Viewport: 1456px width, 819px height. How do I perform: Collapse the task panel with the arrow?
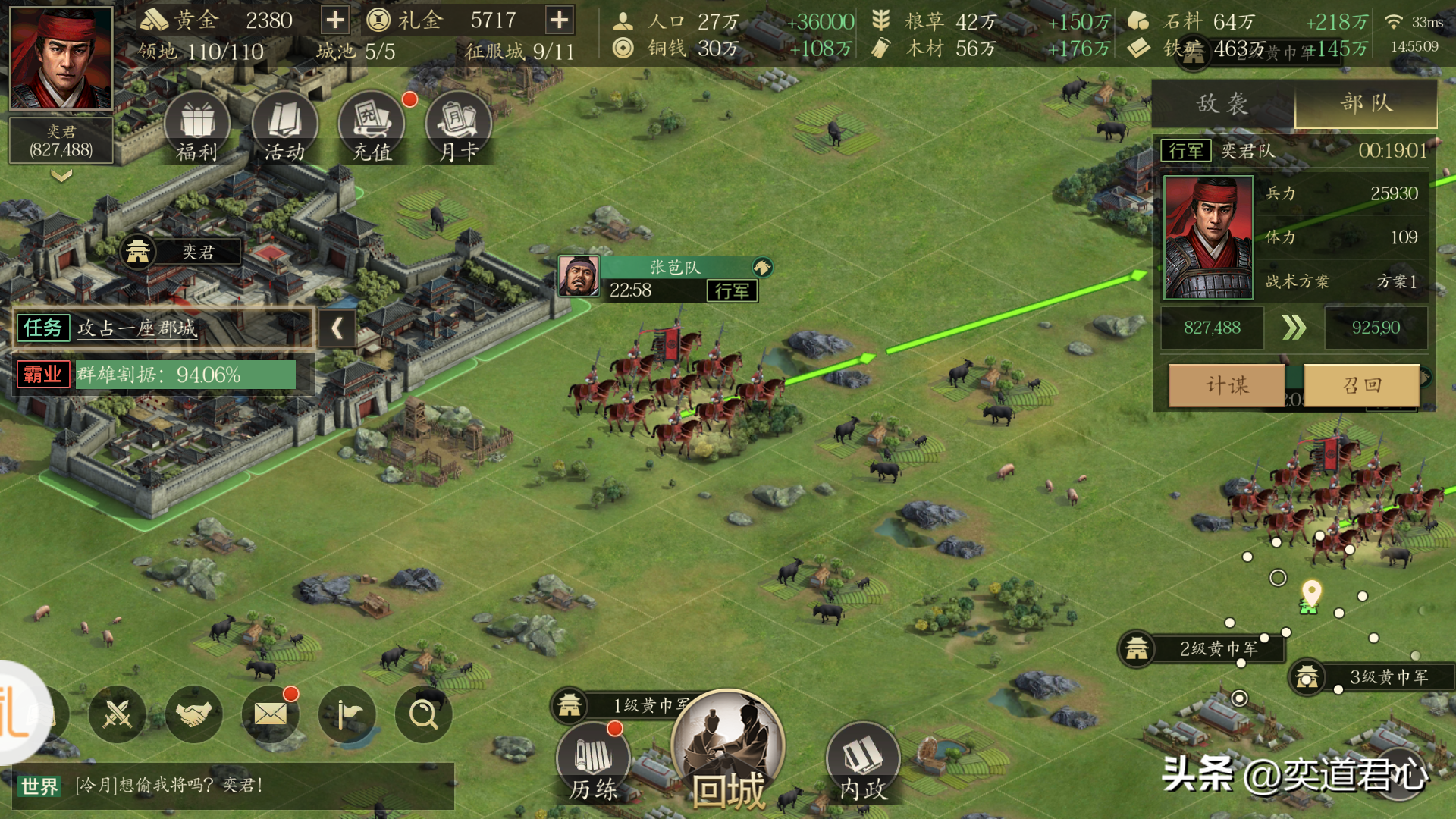pos(337,328)
